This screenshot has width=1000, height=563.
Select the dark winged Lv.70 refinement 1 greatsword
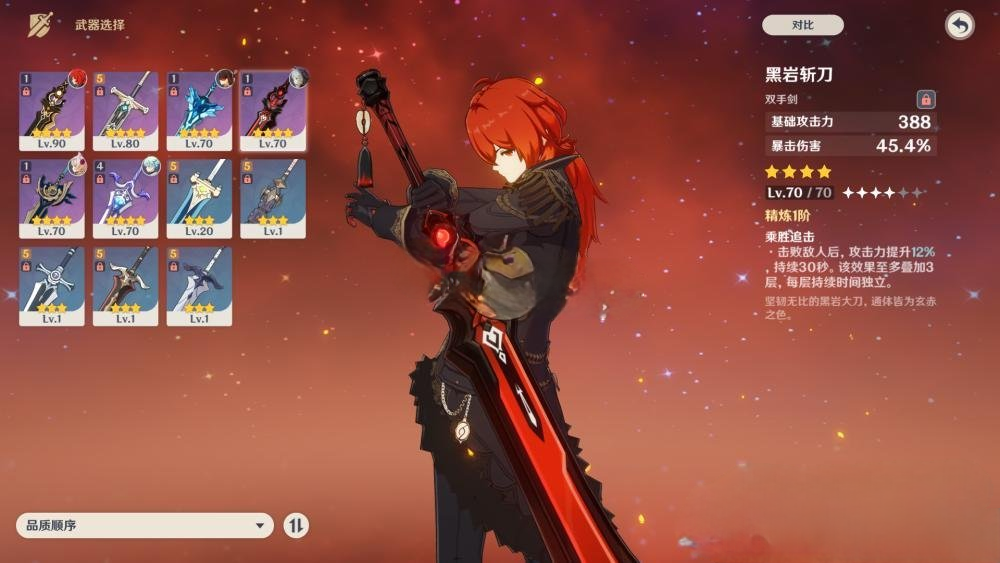(52, 197)
